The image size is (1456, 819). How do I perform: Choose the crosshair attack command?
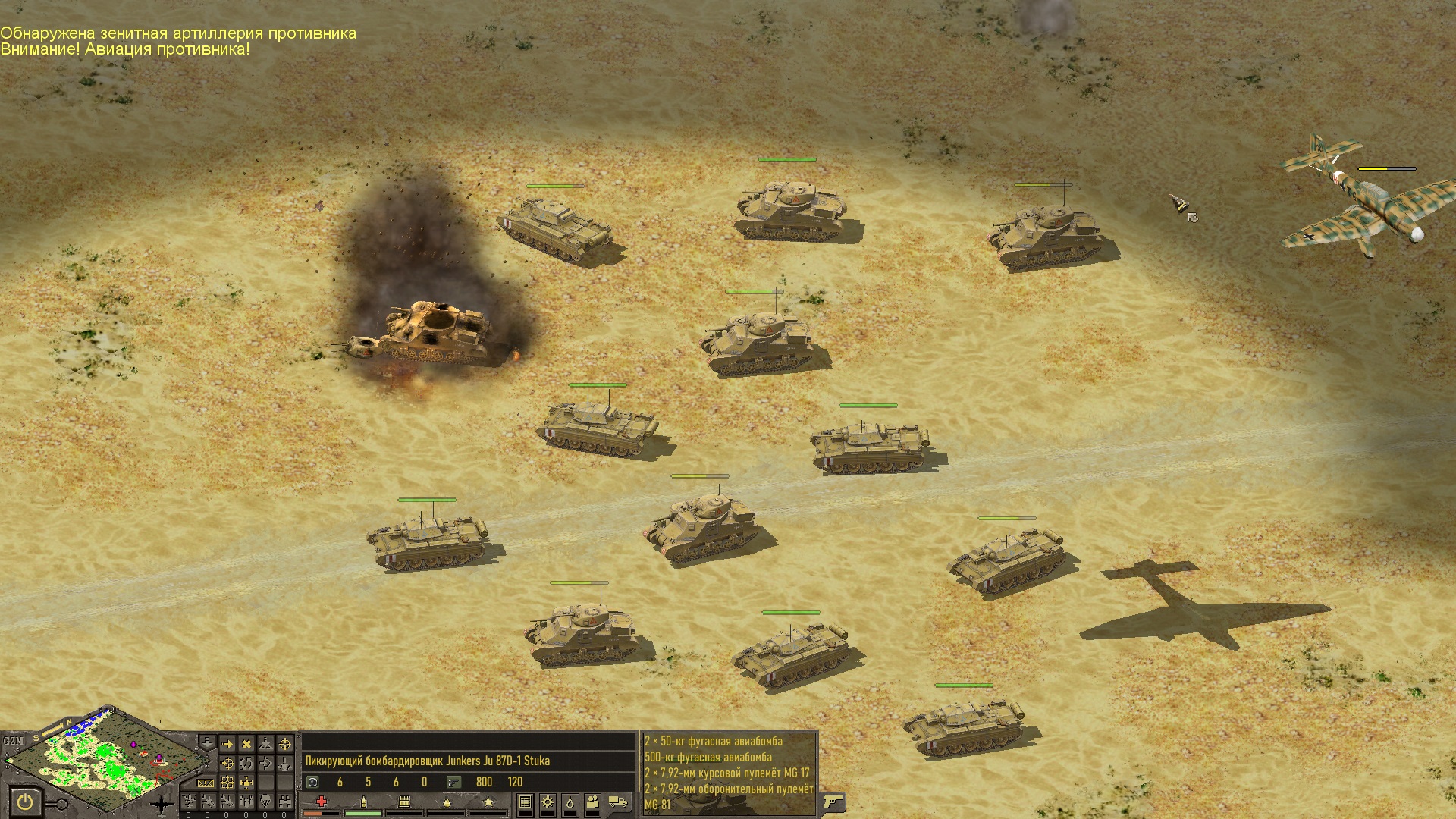coord(285,744)
